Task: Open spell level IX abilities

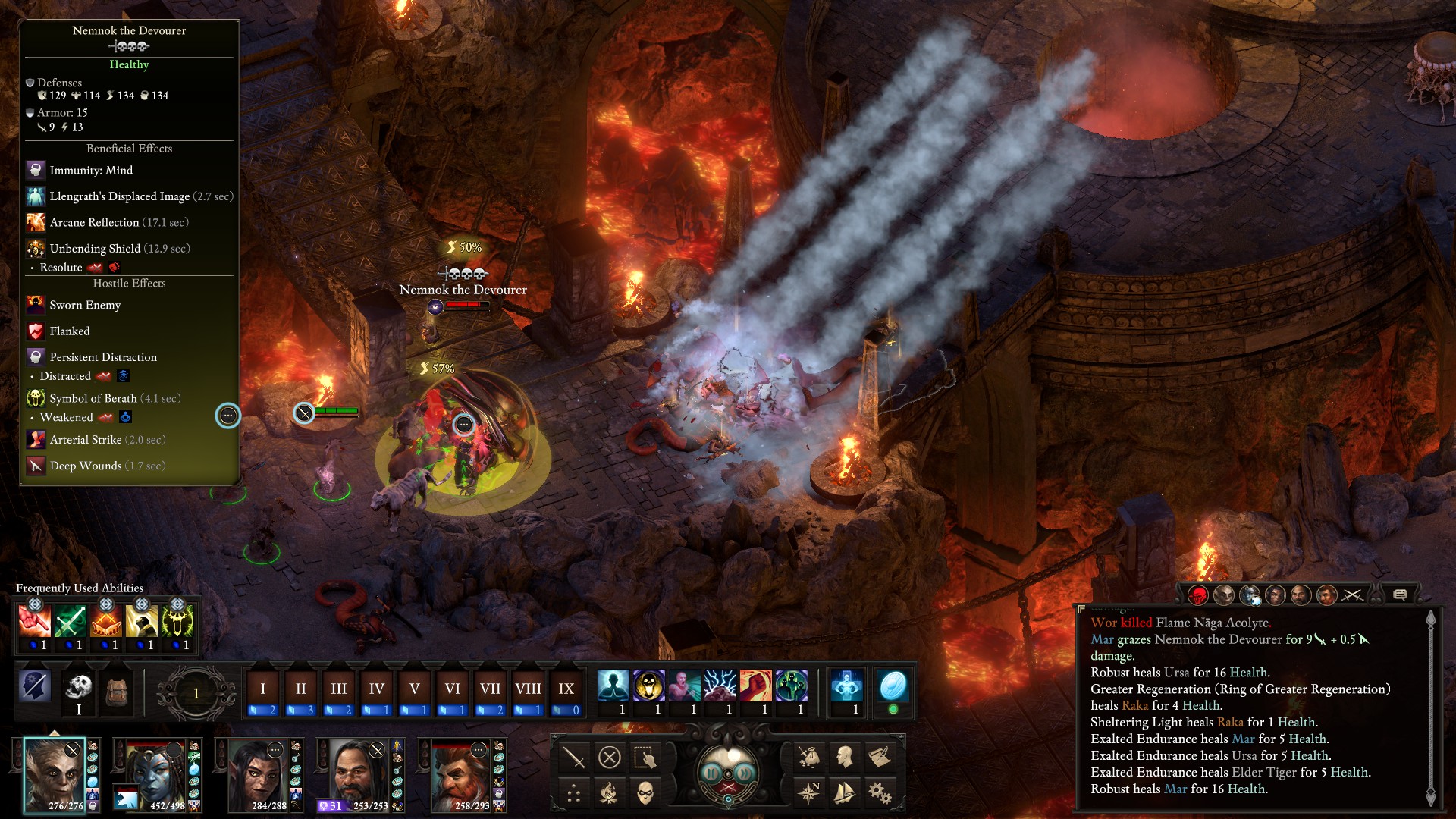Action: (566, 689)
